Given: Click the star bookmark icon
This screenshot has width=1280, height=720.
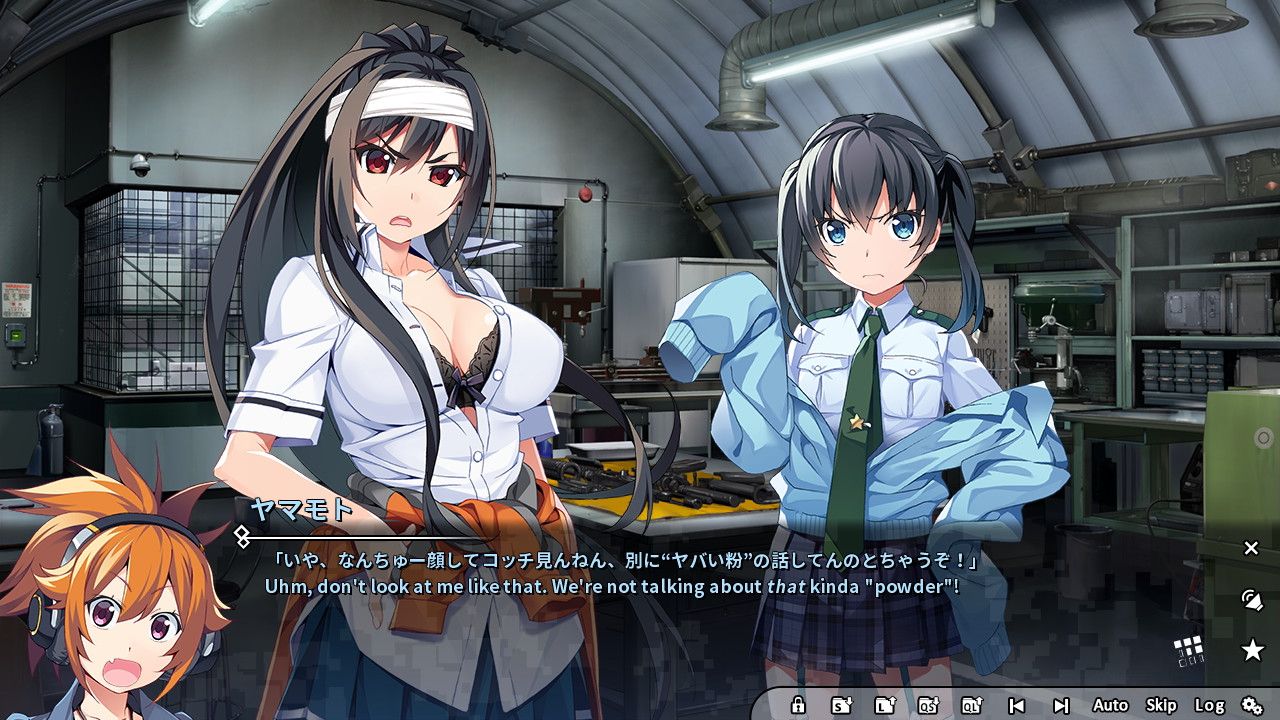Looking at the screenshot, I should tap(1253, 650).
